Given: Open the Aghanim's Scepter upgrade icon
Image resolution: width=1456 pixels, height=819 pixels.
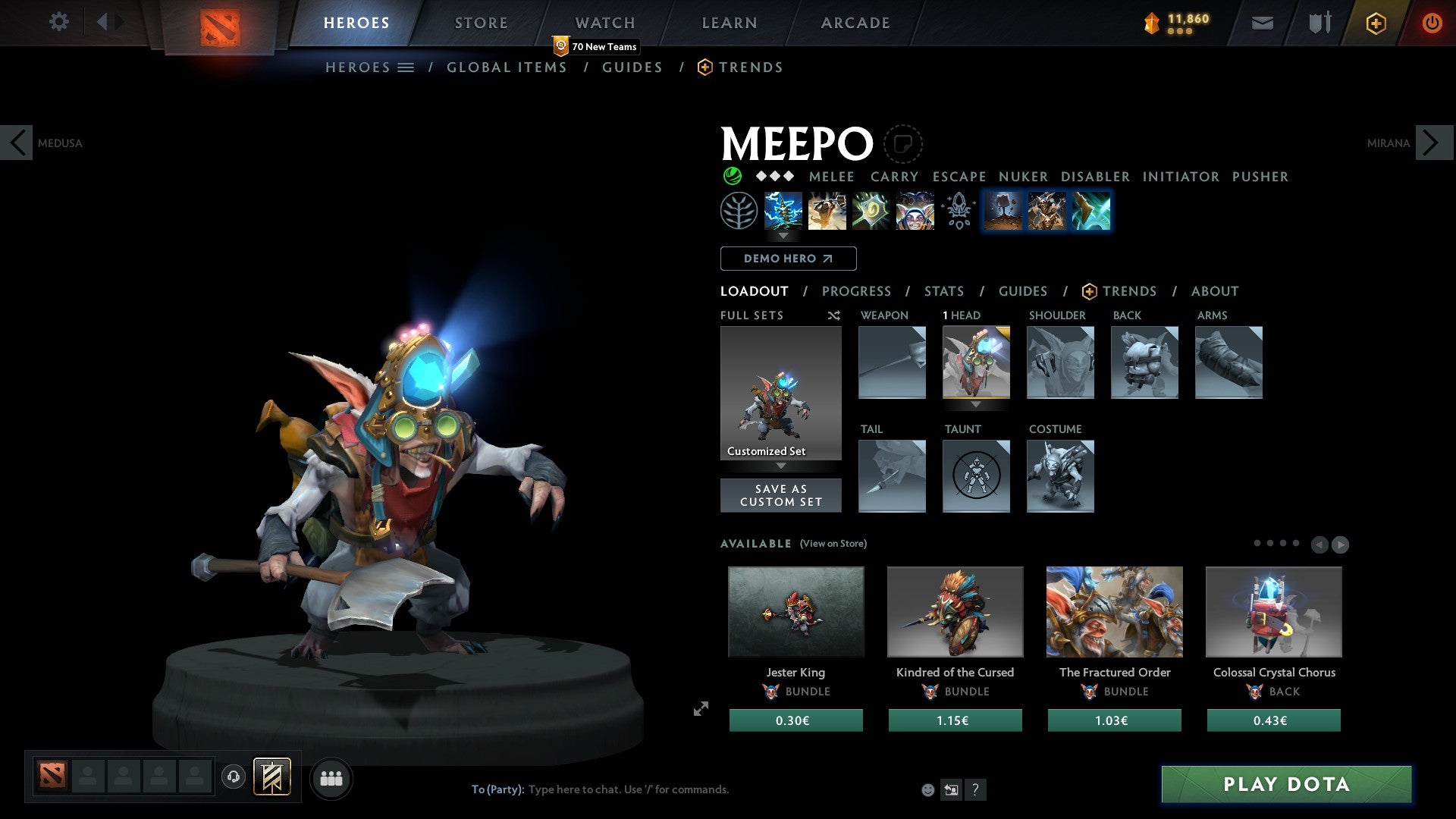Looking at the screenshot, I should click(x=959, y=211).
